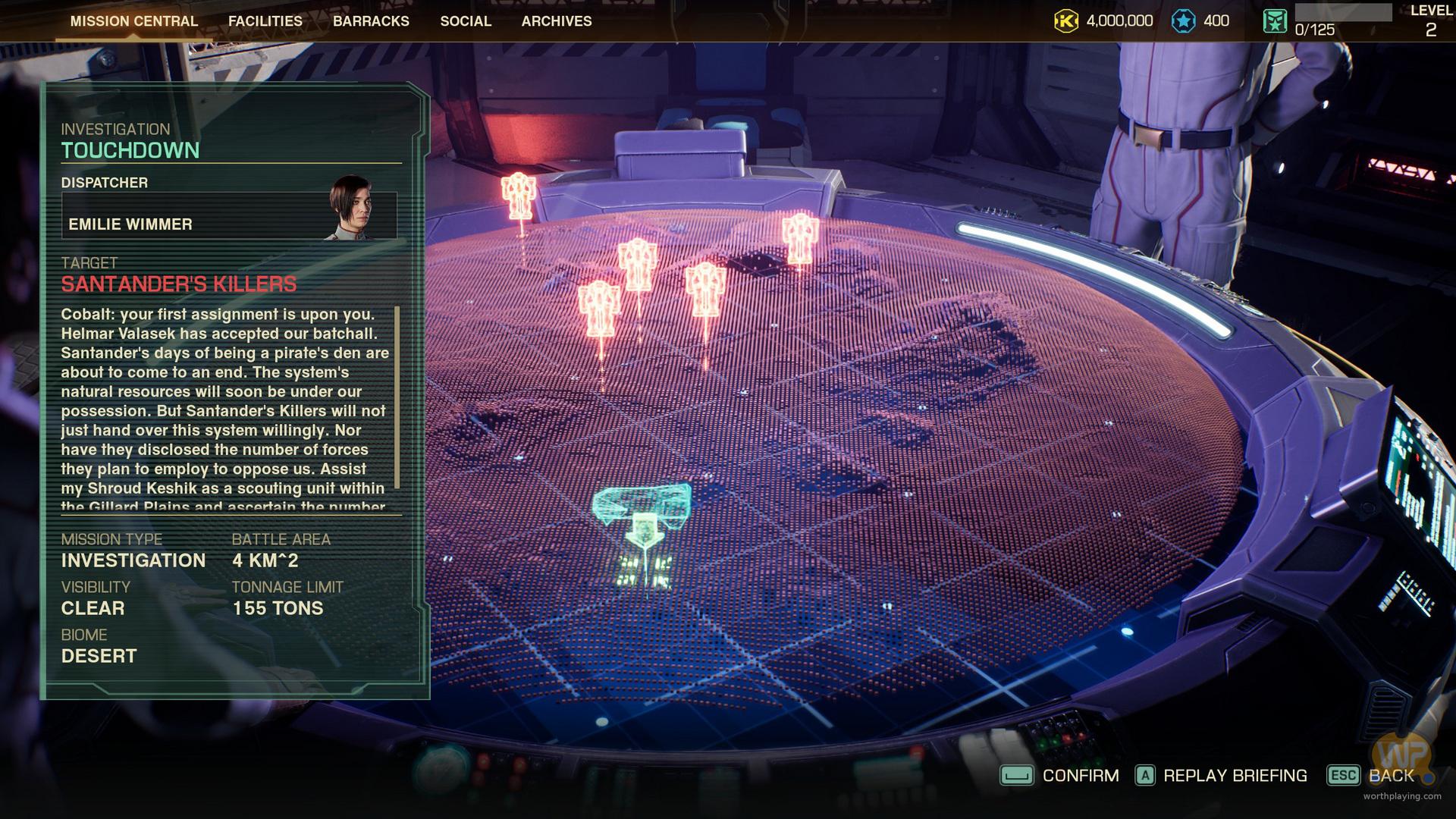Image resolution: width=1456 pixels, height=819 pixels.
Task: Choose Replay Briefing
Action: pyautogui.click(x=1221, y=776)
